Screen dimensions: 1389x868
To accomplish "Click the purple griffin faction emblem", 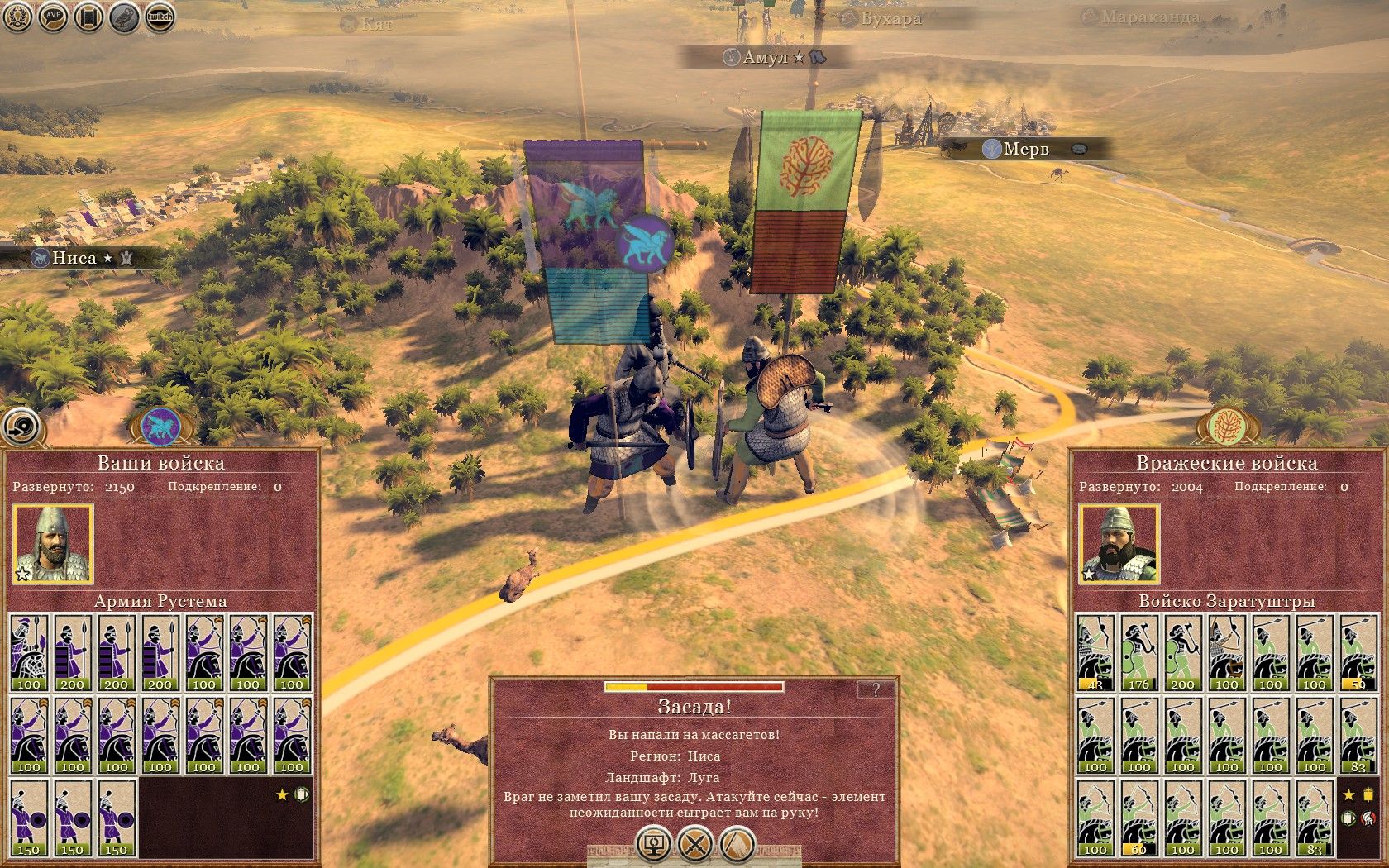I will click(160, 427).
